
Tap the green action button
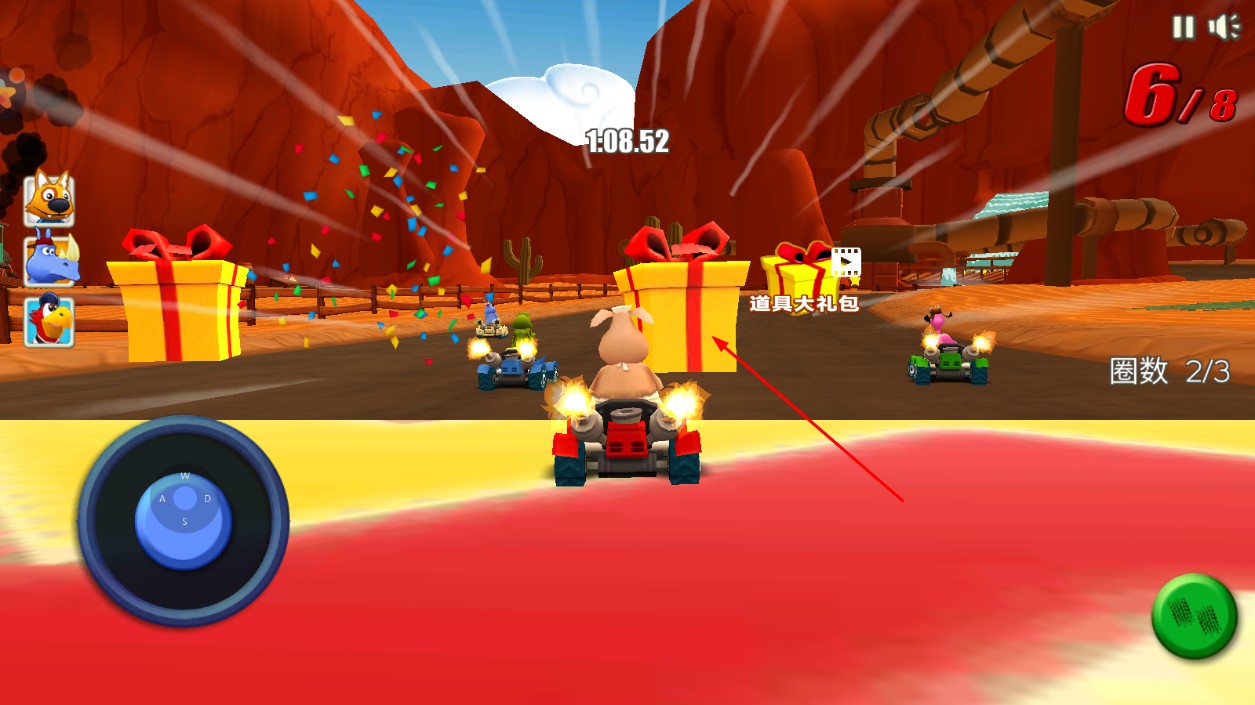coord(1194,616)
